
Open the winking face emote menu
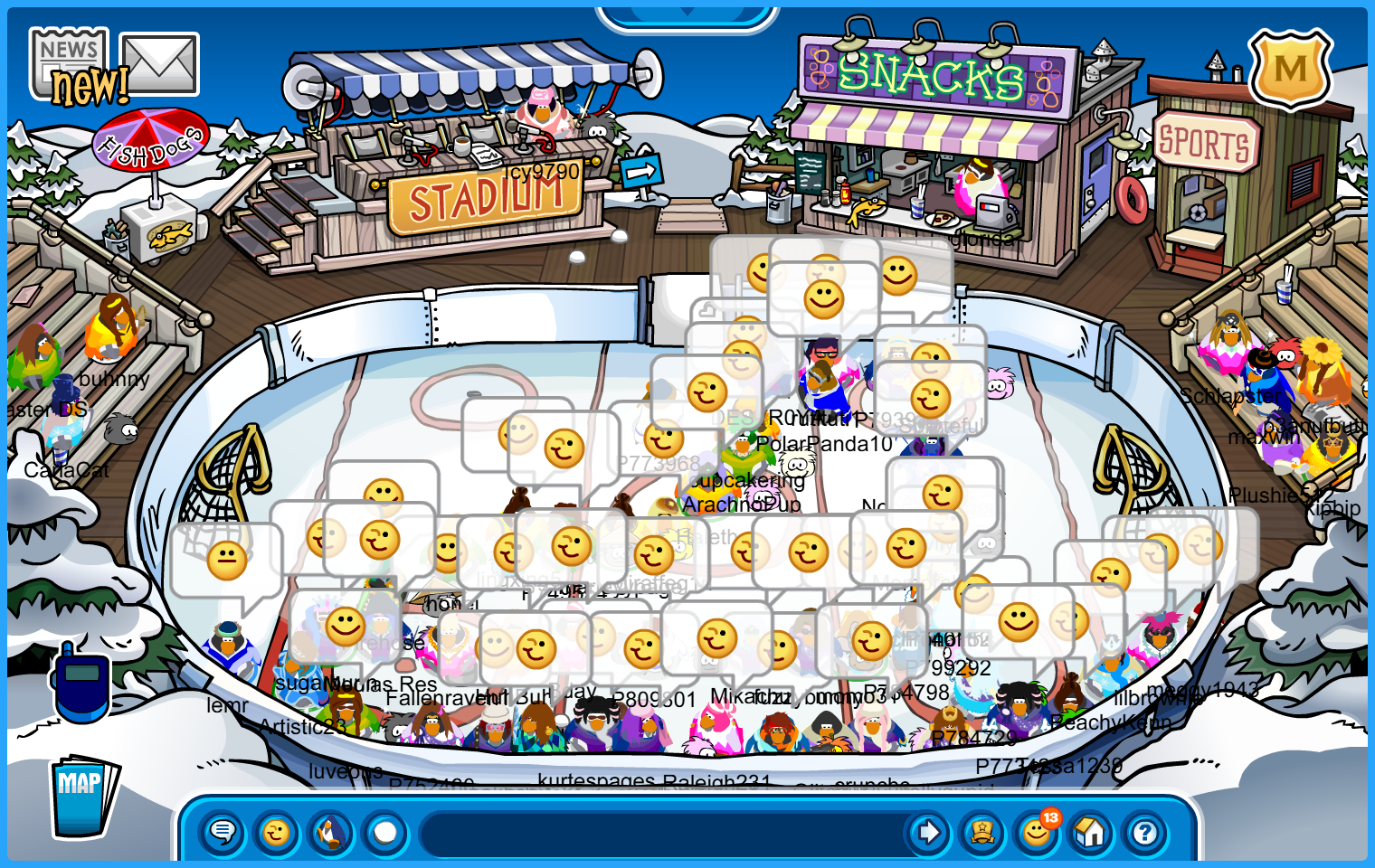click(277, 832)
